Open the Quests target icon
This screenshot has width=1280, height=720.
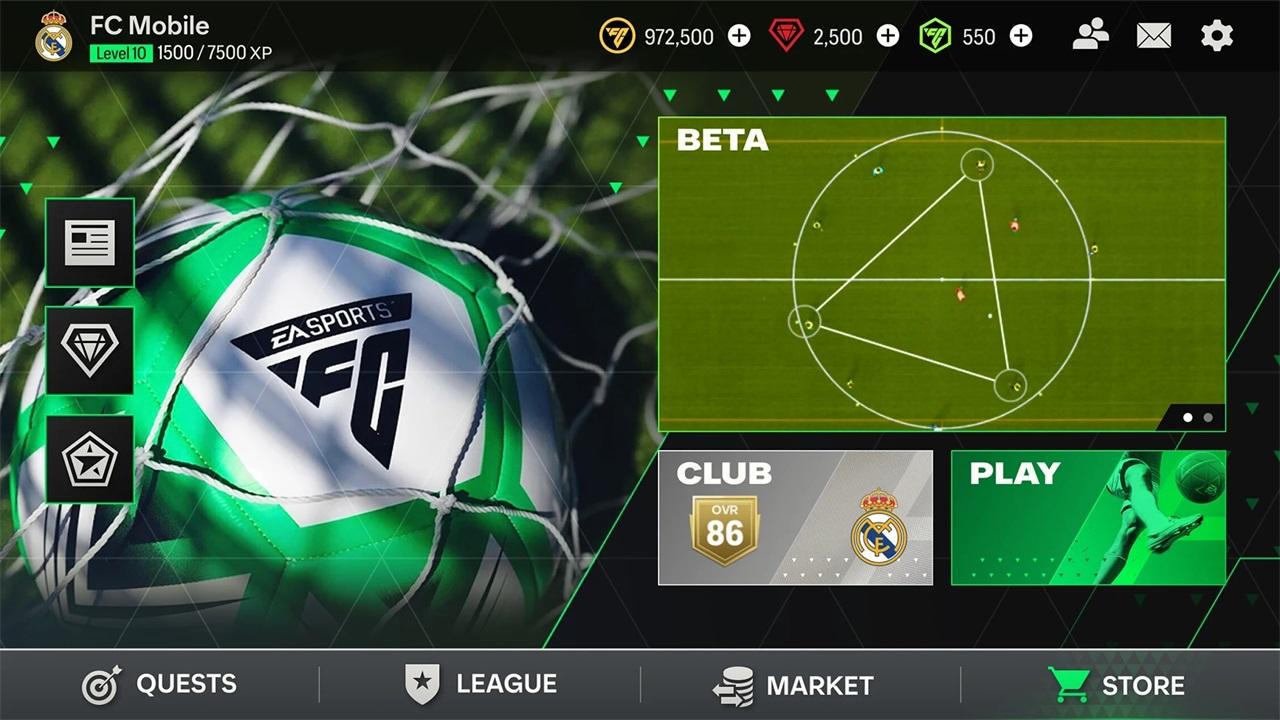coord(97,684)
